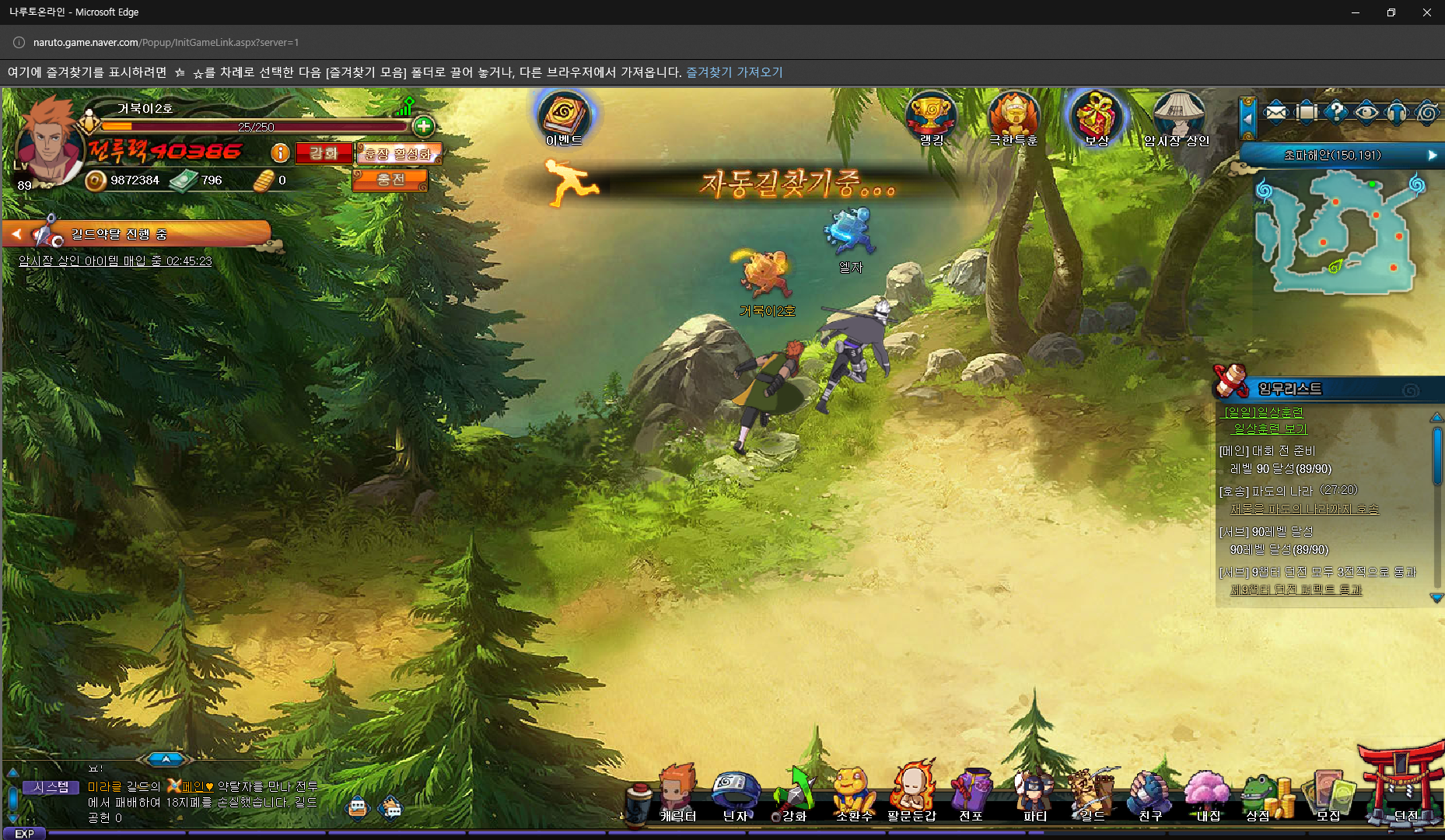Open the 소환수 frog summon menu
The width and height of the screenshot is (1445, 840).
(853, 793)
